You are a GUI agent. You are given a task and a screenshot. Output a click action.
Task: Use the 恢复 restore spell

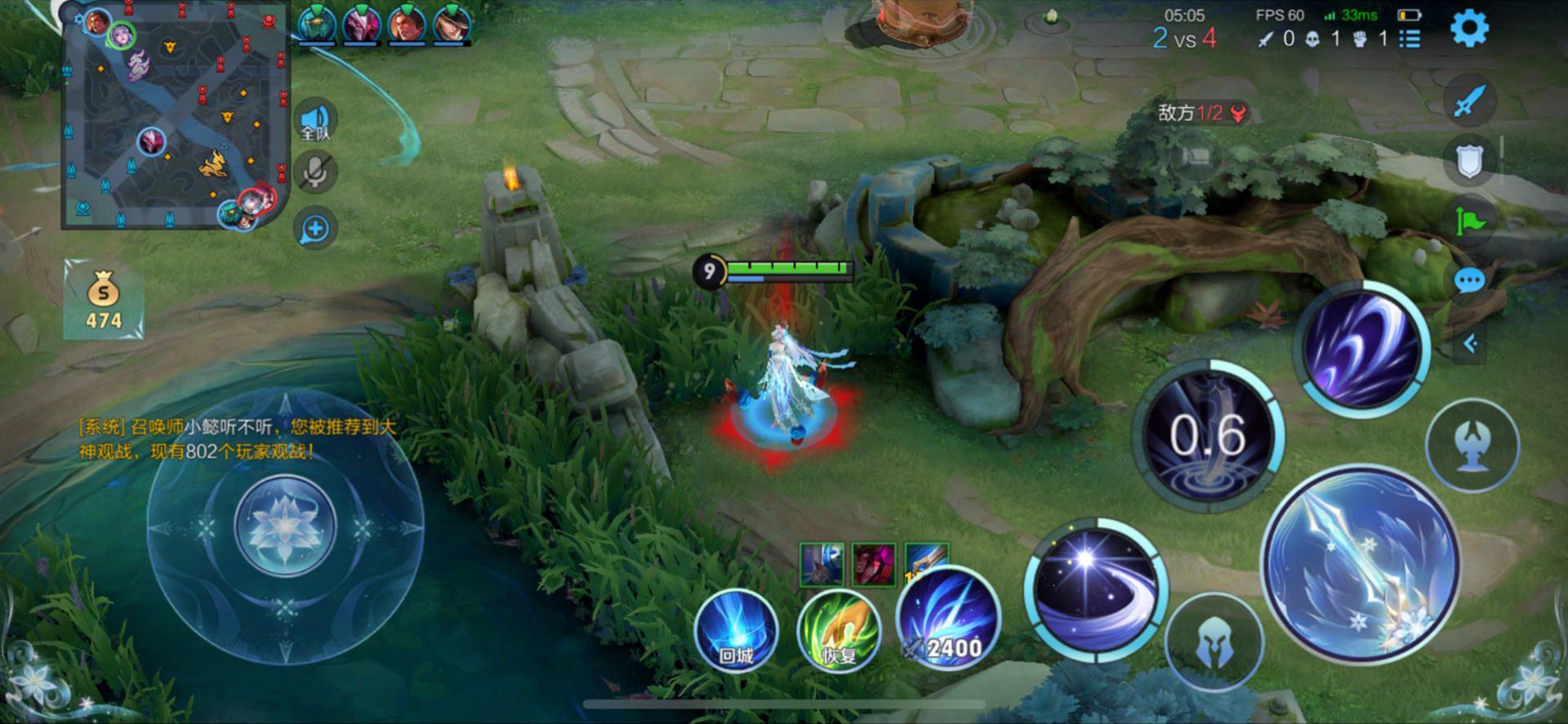point(839,630)
